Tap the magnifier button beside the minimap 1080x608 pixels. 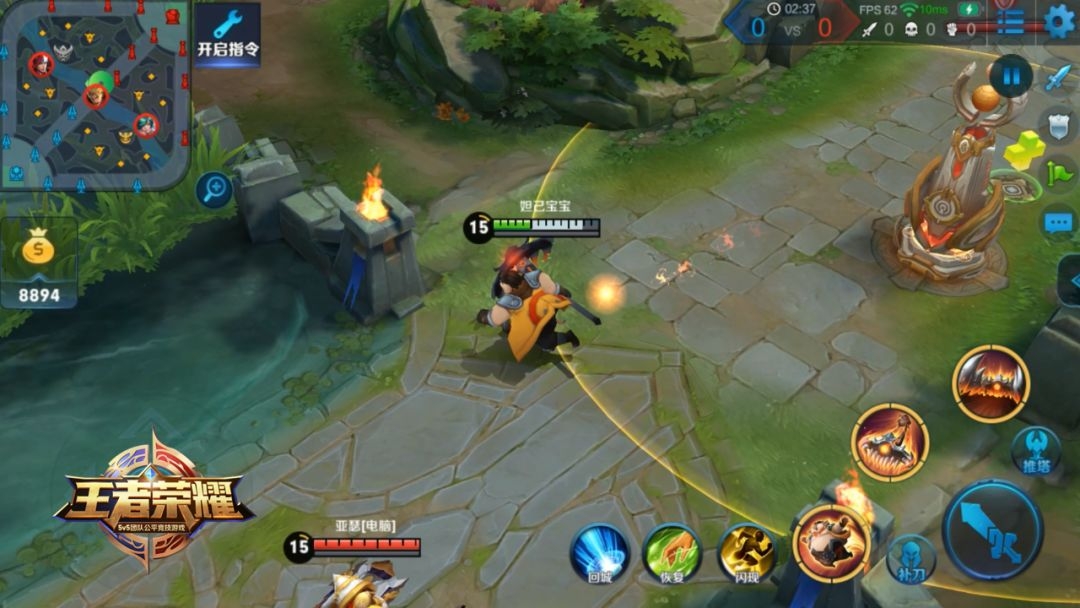(215, 189)
